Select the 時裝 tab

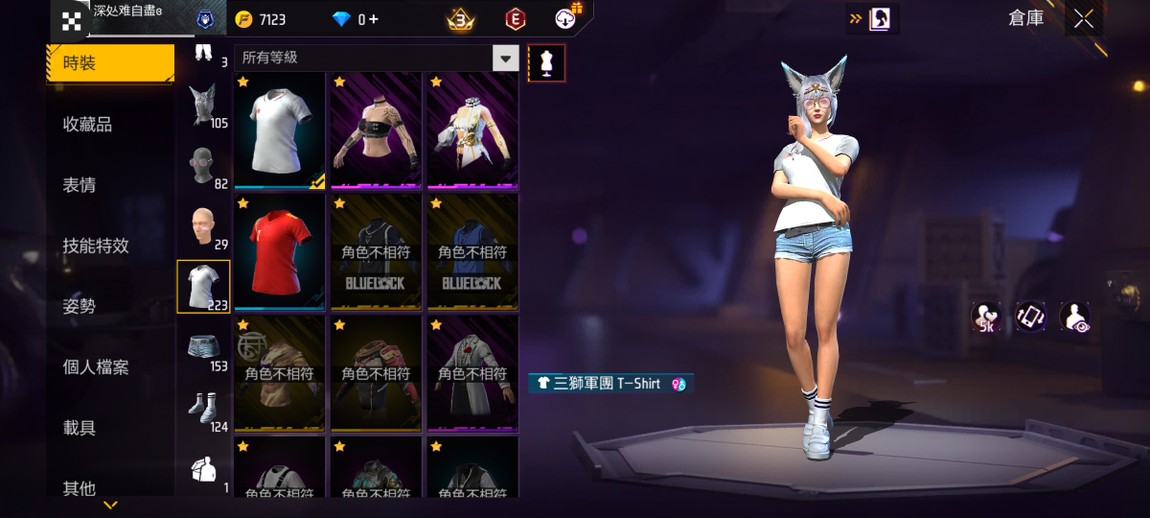coord(110,63)
